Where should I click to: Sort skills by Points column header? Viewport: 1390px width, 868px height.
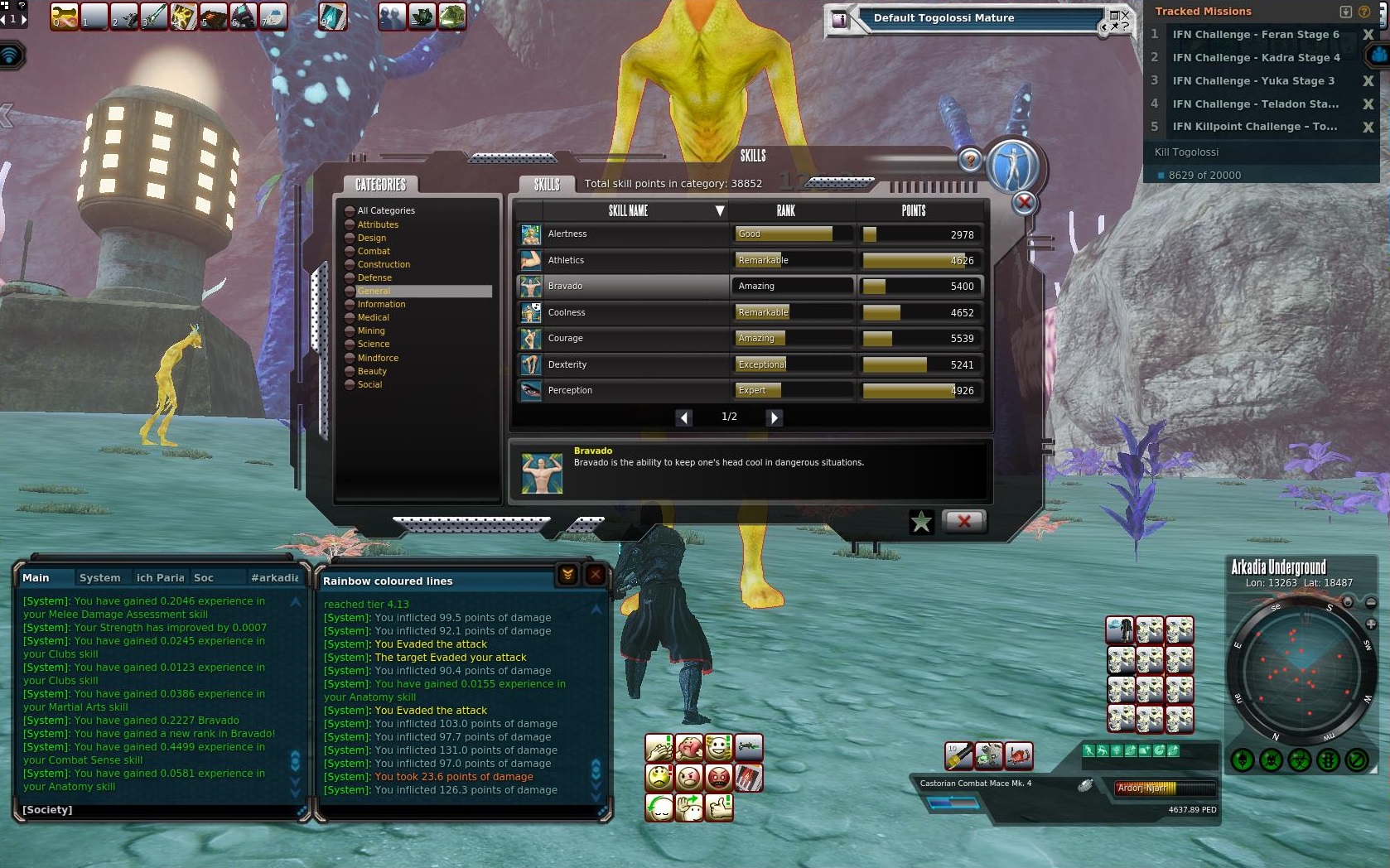(913, 210)
